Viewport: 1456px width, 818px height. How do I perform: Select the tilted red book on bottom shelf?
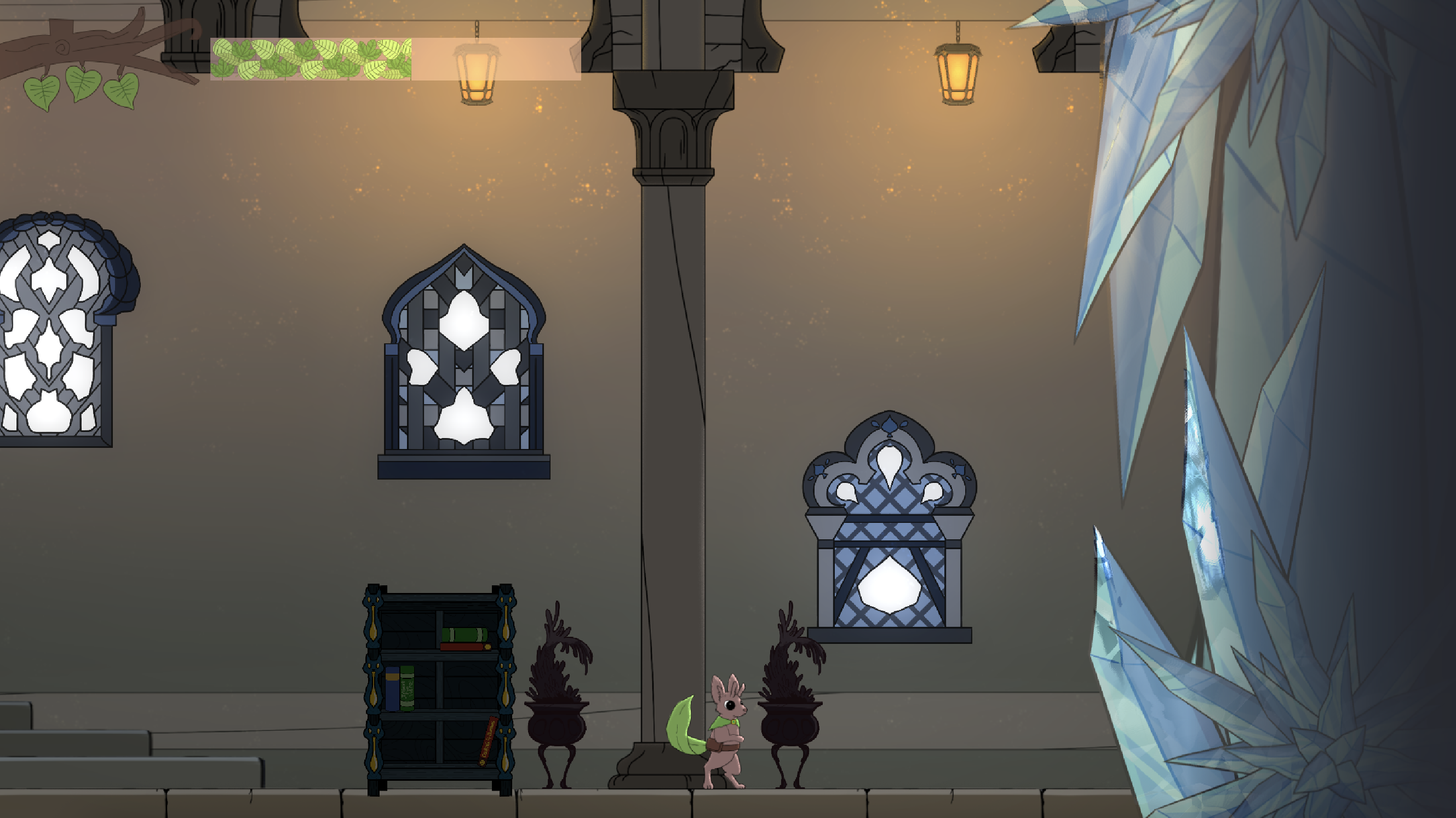[x=489, y=742]
